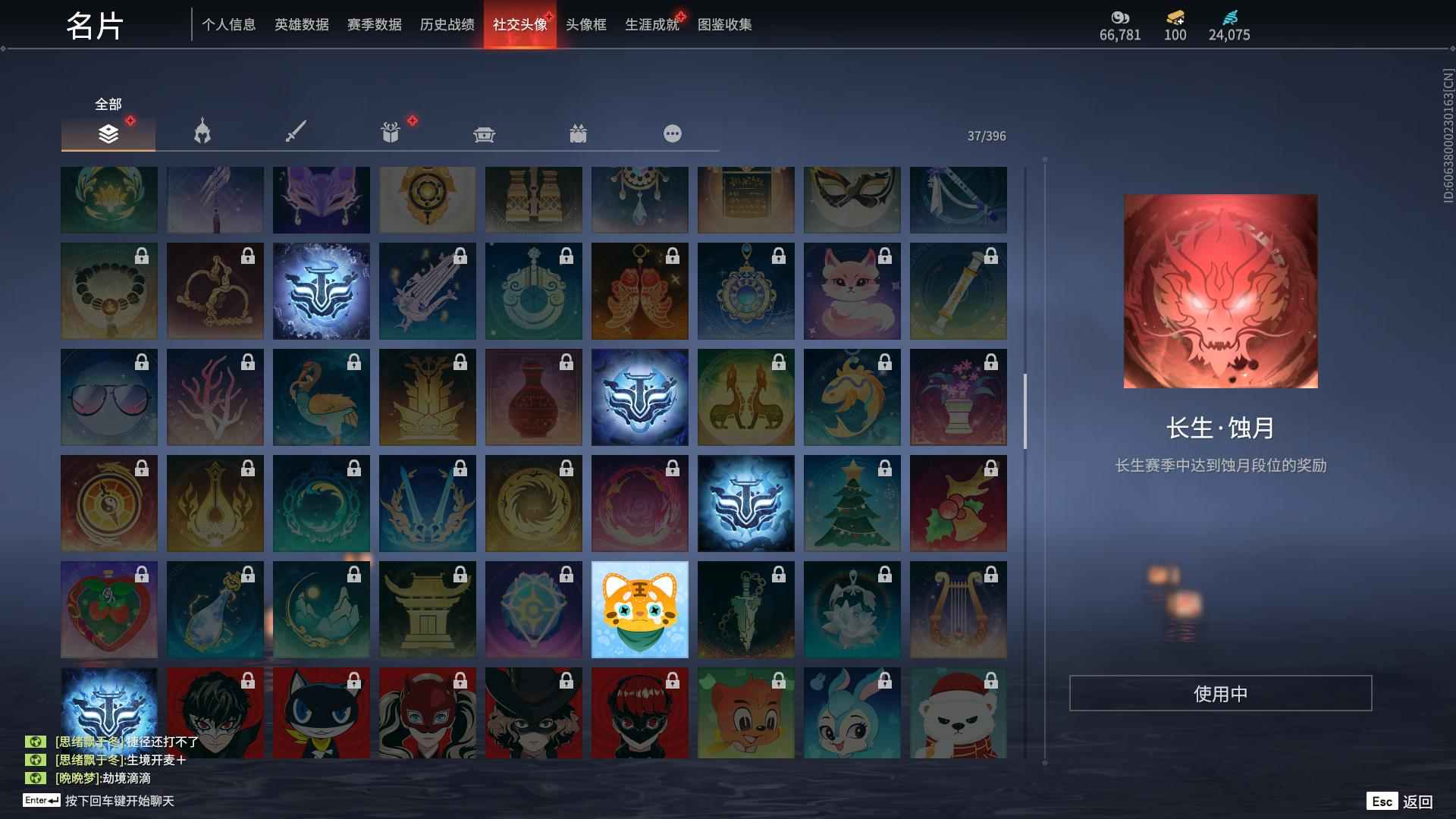Select the cartoon tiger avatar
This screenshot has width=1456, height=819.
[x=639, y=609]
